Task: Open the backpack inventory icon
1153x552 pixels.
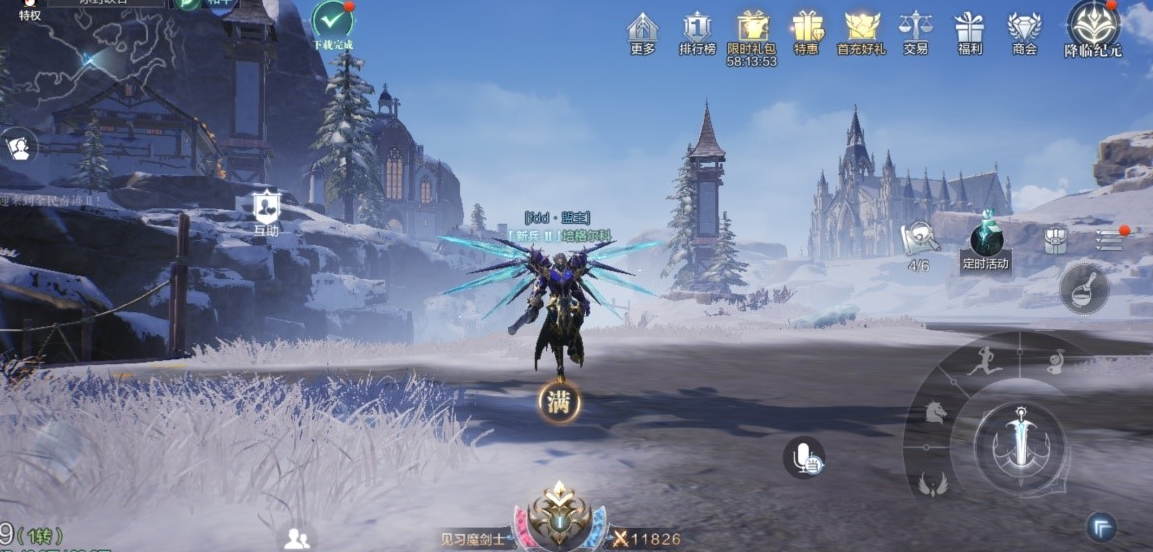Action: 1056,240
